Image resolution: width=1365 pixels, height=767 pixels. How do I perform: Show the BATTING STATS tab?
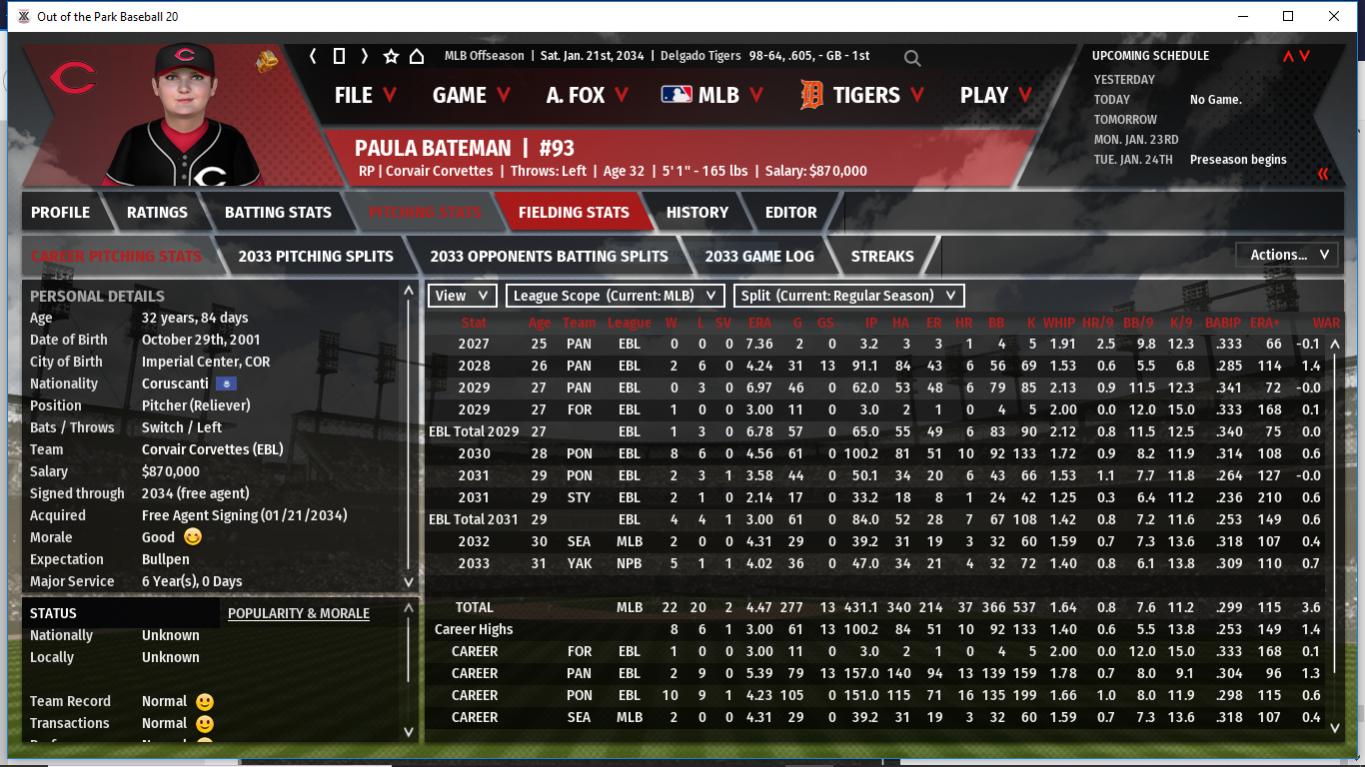[278, 212]
